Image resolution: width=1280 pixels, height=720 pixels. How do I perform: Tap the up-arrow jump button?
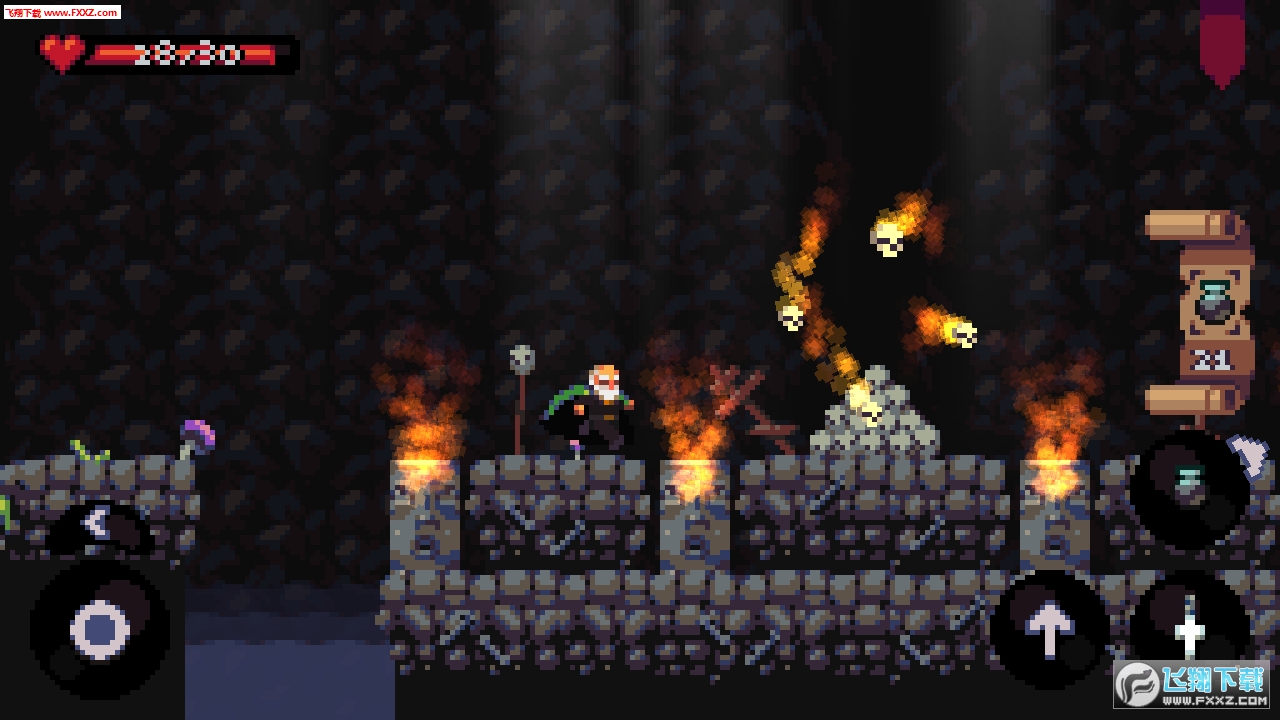coord(1049,629)
